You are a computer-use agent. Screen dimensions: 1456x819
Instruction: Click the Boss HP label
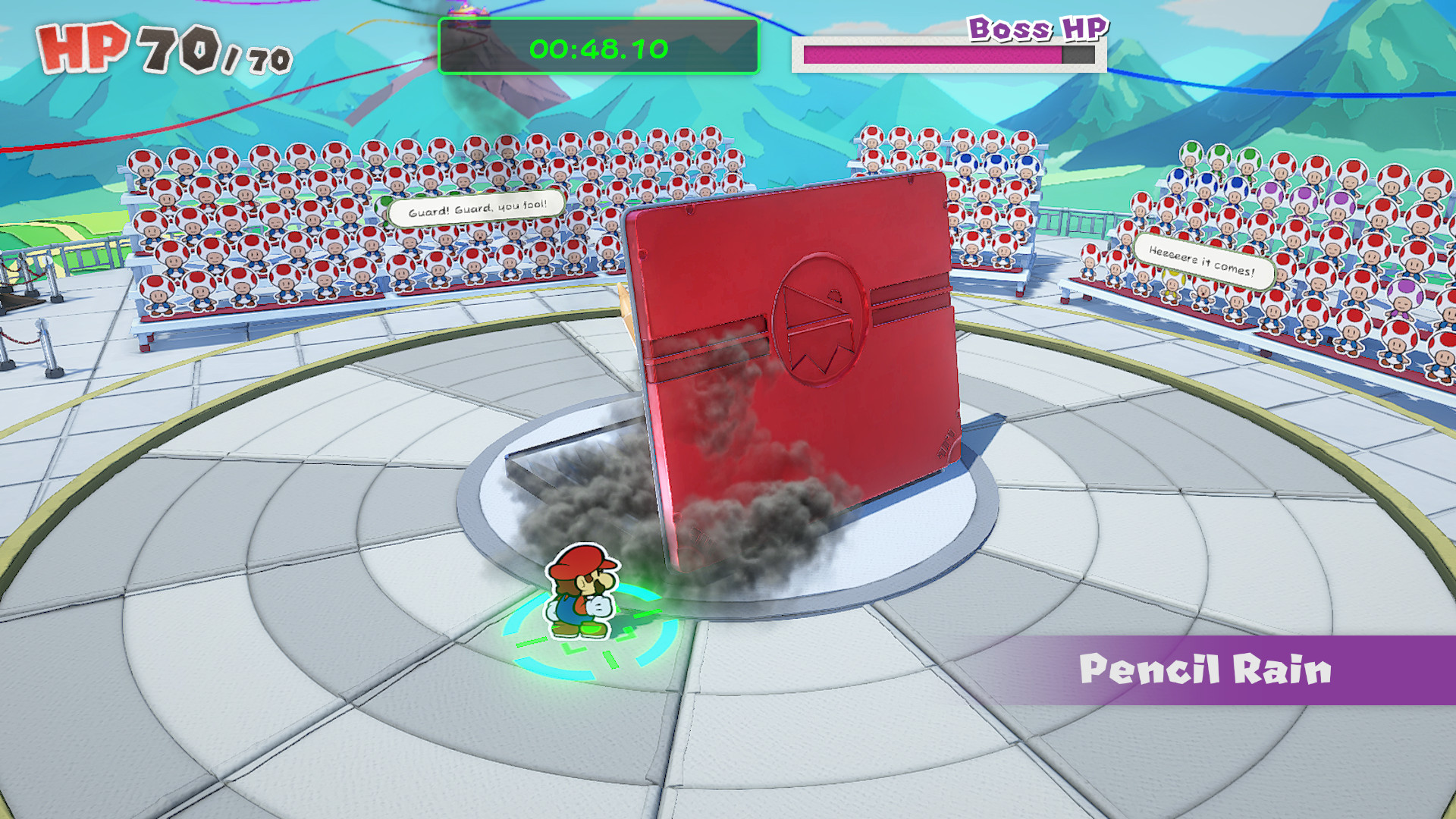coord(1037,30)
